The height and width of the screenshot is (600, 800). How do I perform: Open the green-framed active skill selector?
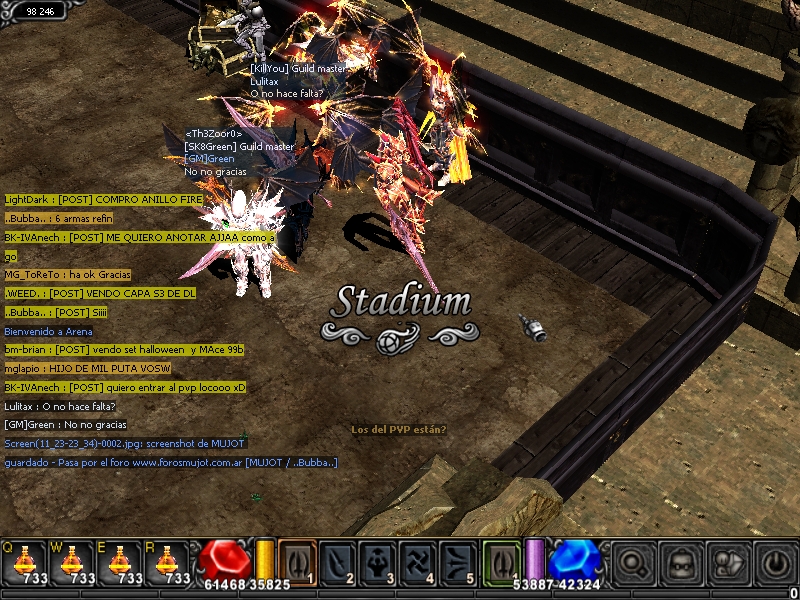pyautogui.click(x=502, y=562)
